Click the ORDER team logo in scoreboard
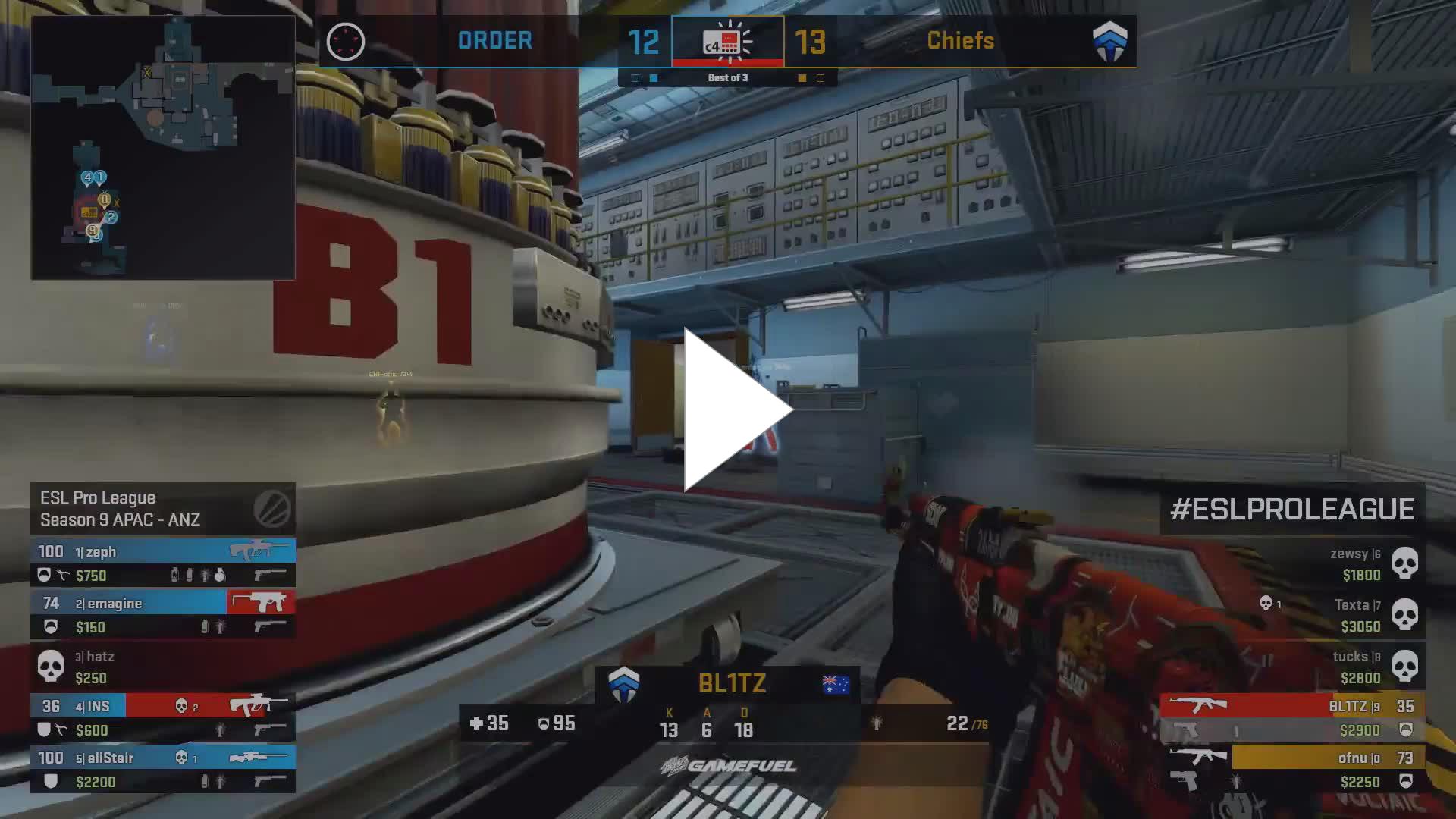Viewport: 1456px width, 819px height. coord(346,41)
